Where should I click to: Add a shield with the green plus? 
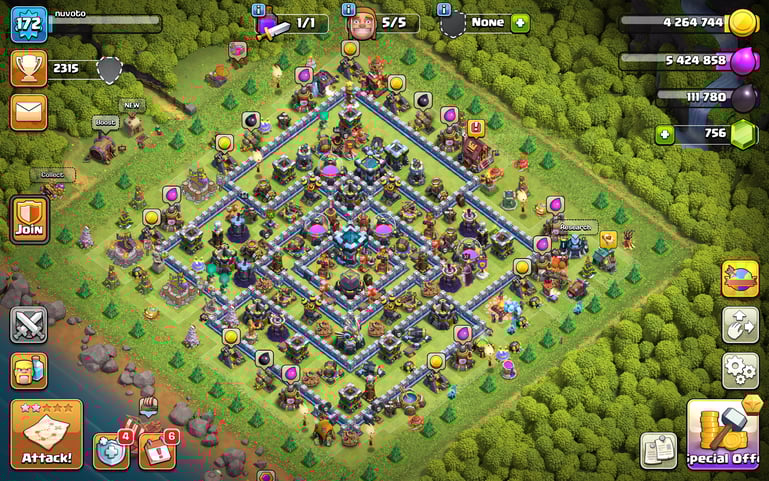click(x=520, y=22)
